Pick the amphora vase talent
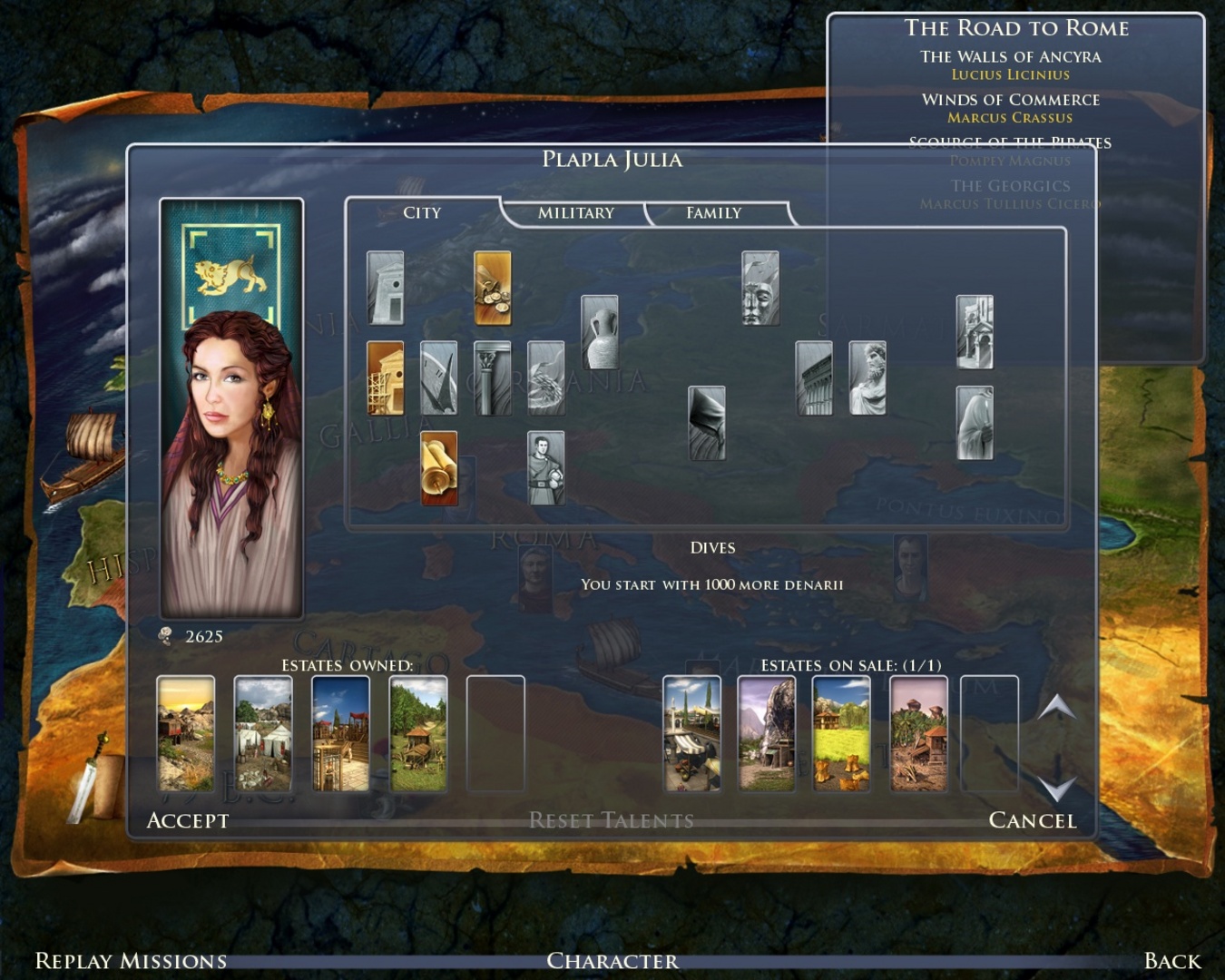 tap(600, 332)
